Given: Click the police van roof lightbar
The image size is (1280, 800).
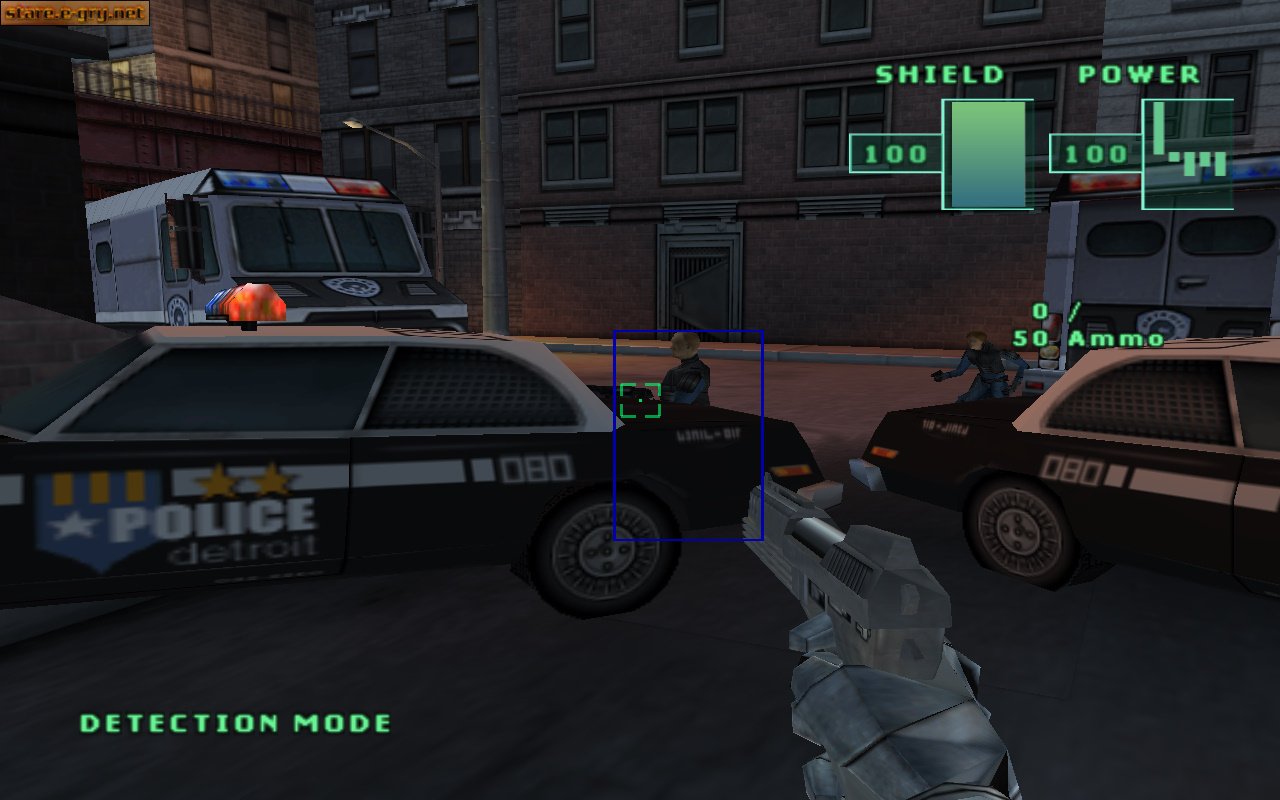Looking at the screenshot, I should [300, 185].
